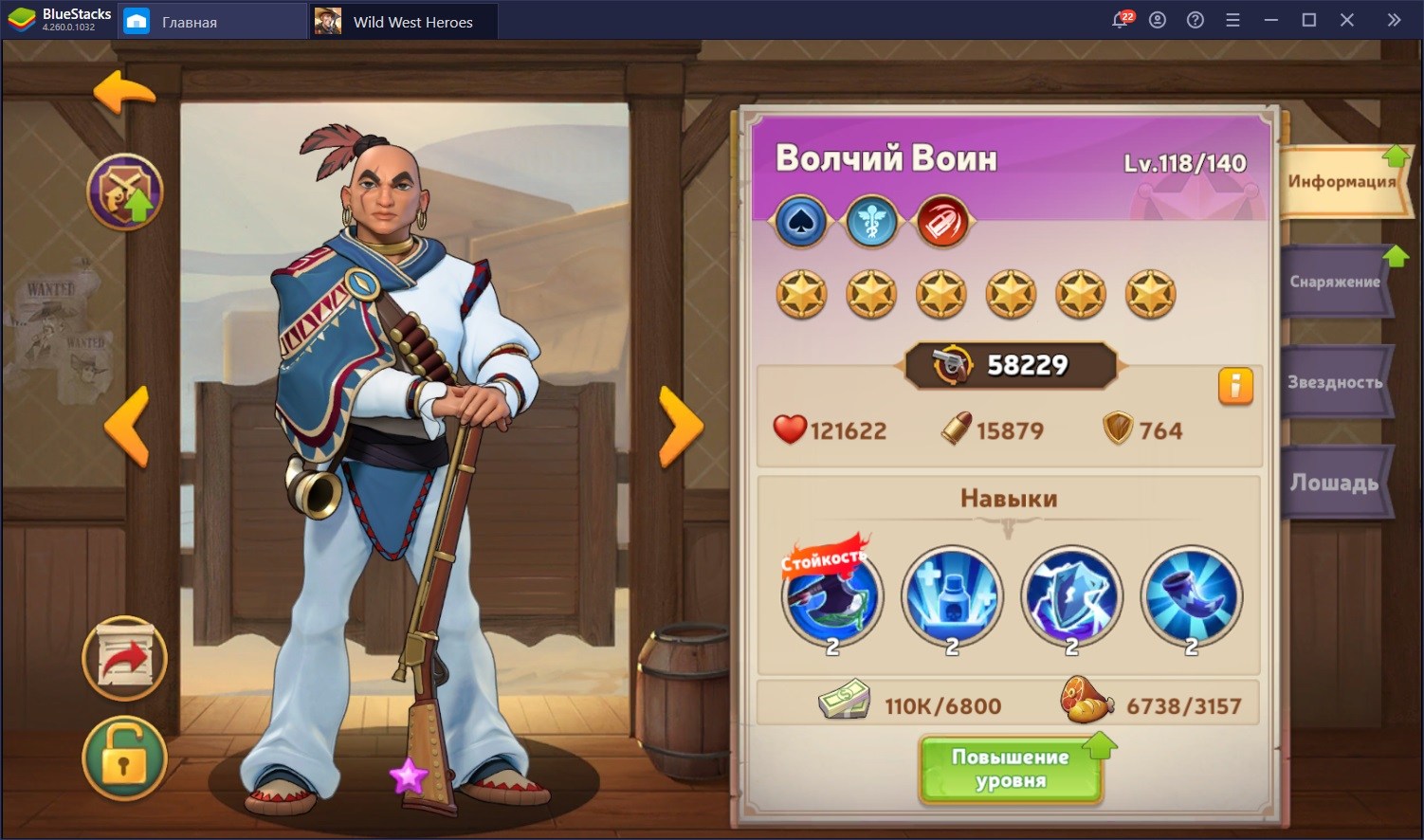Show the next hero with right arrow
Screen dimensions: 1424x840
click(x=681, y=427)
